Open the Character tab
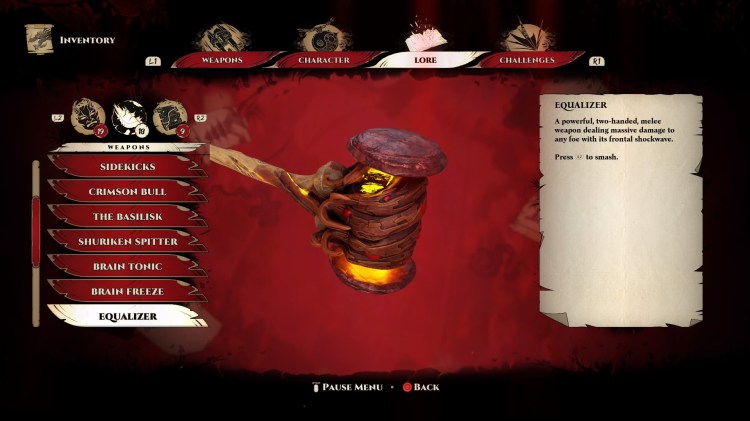This screenshot has height=421, width=750. (323, 60)
